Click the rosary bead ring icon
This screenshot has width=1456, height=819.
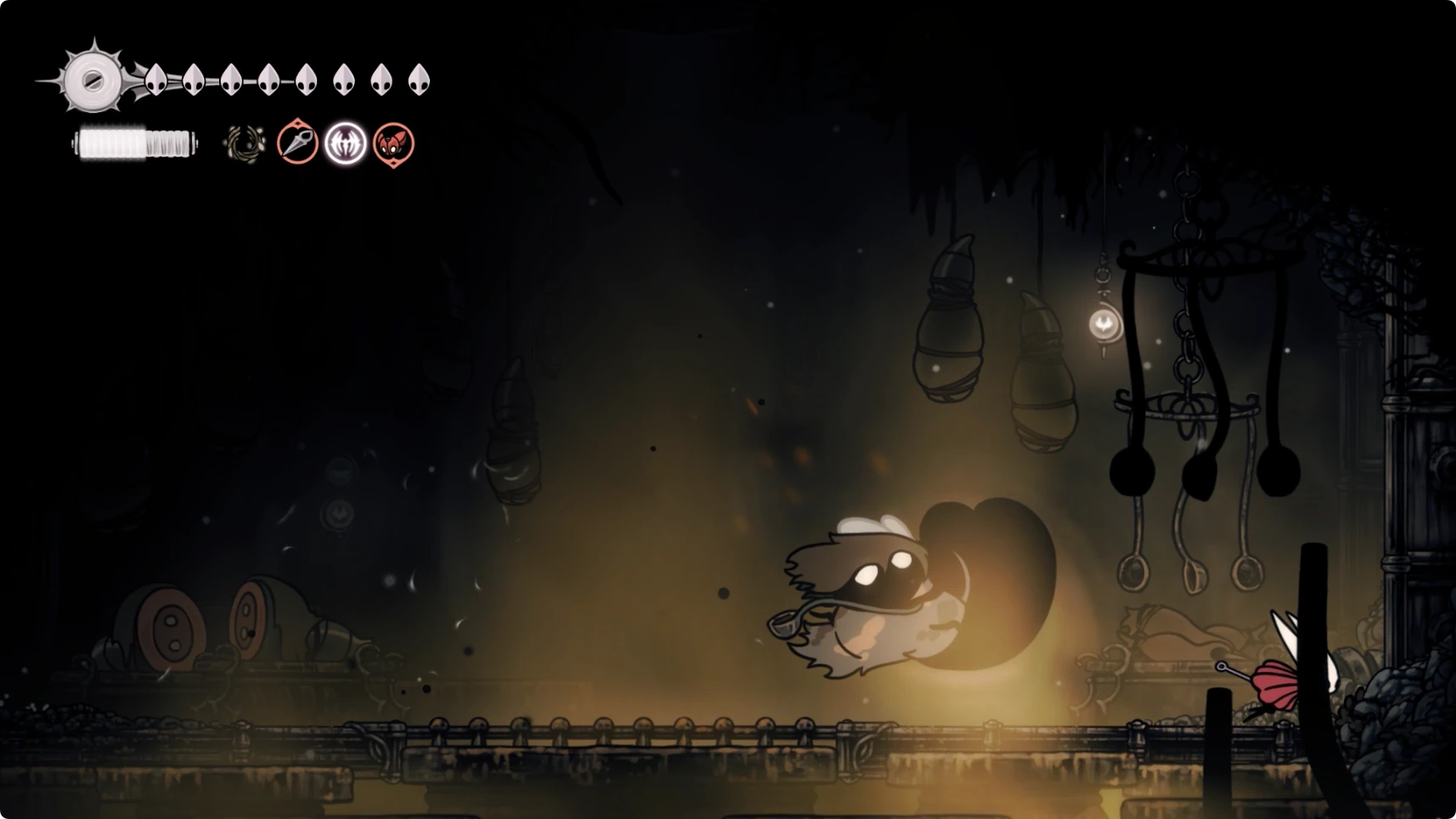pyautogui.click(x=245, y=144)
